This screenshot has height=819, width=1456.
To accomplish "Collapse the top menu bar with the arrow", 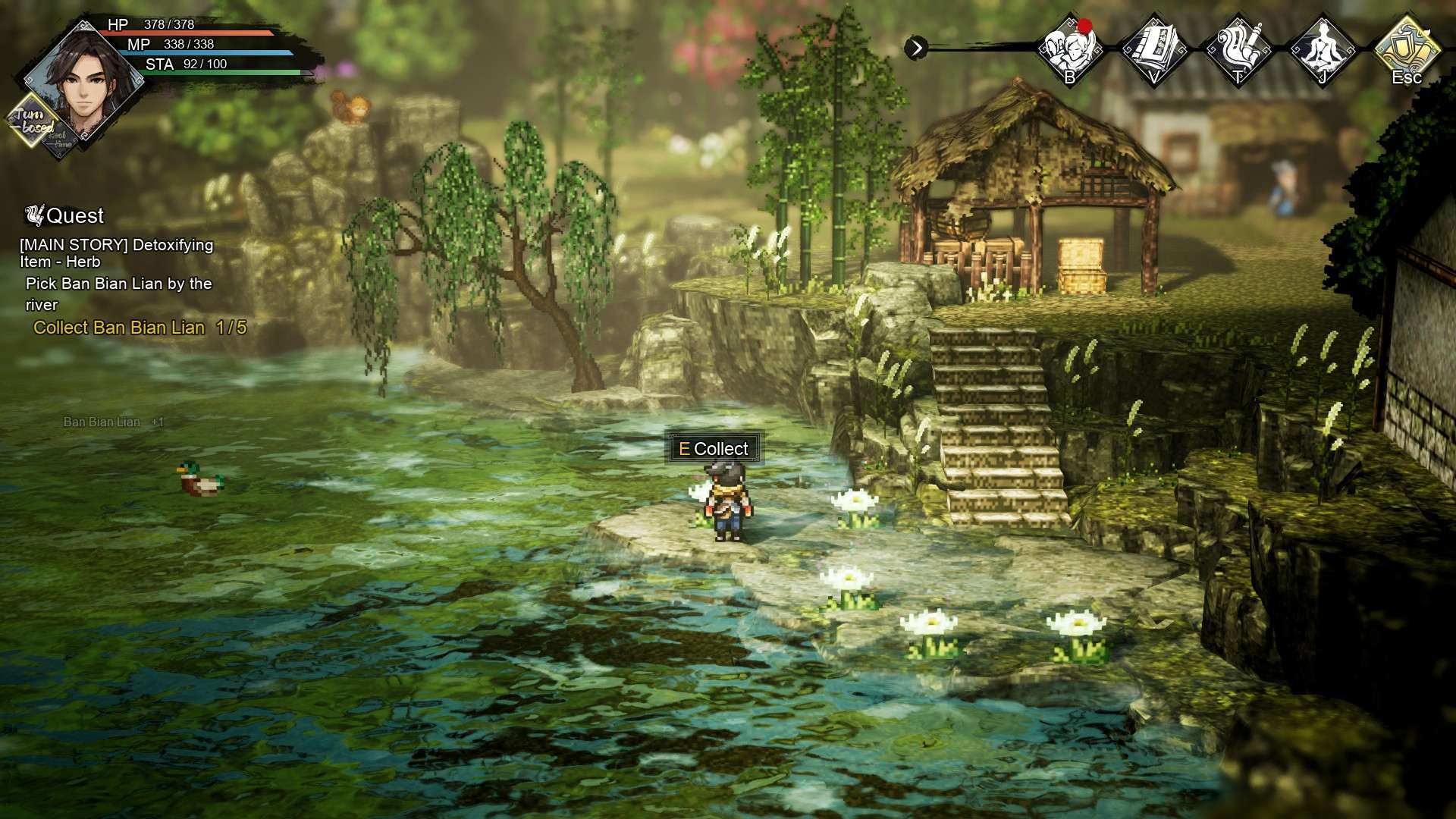I will pyautogui.click(x=916, y=49).
